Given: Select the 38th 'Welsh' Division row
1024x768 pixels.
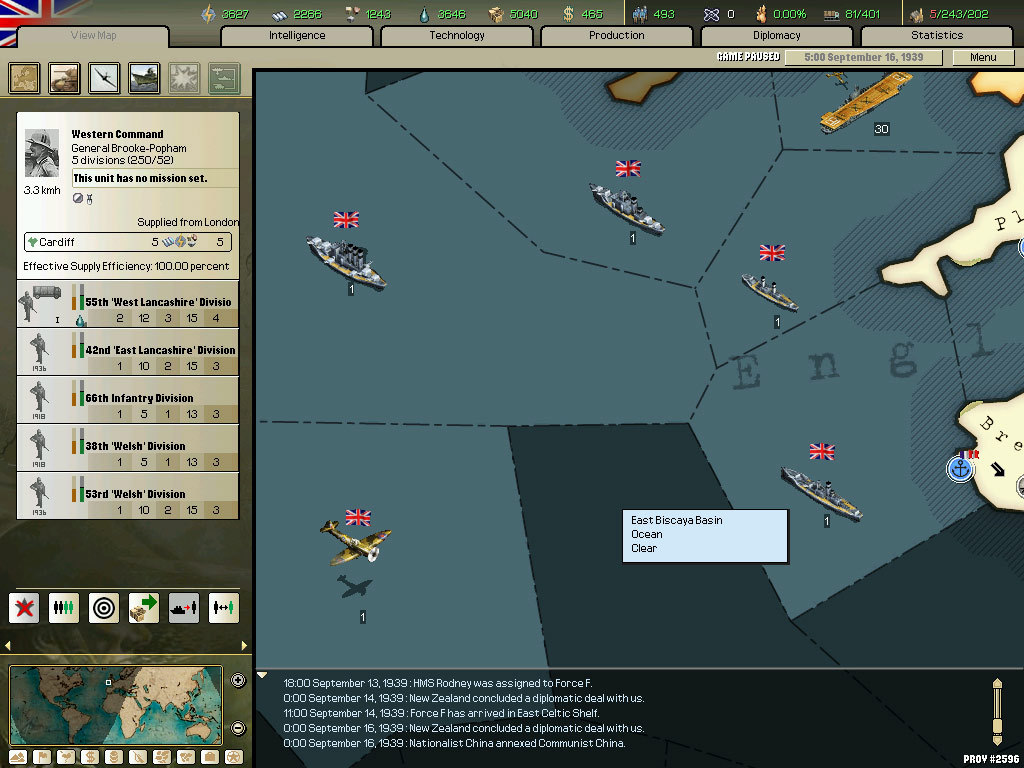Looking at the screenshot, I should (x=129, y=448).
